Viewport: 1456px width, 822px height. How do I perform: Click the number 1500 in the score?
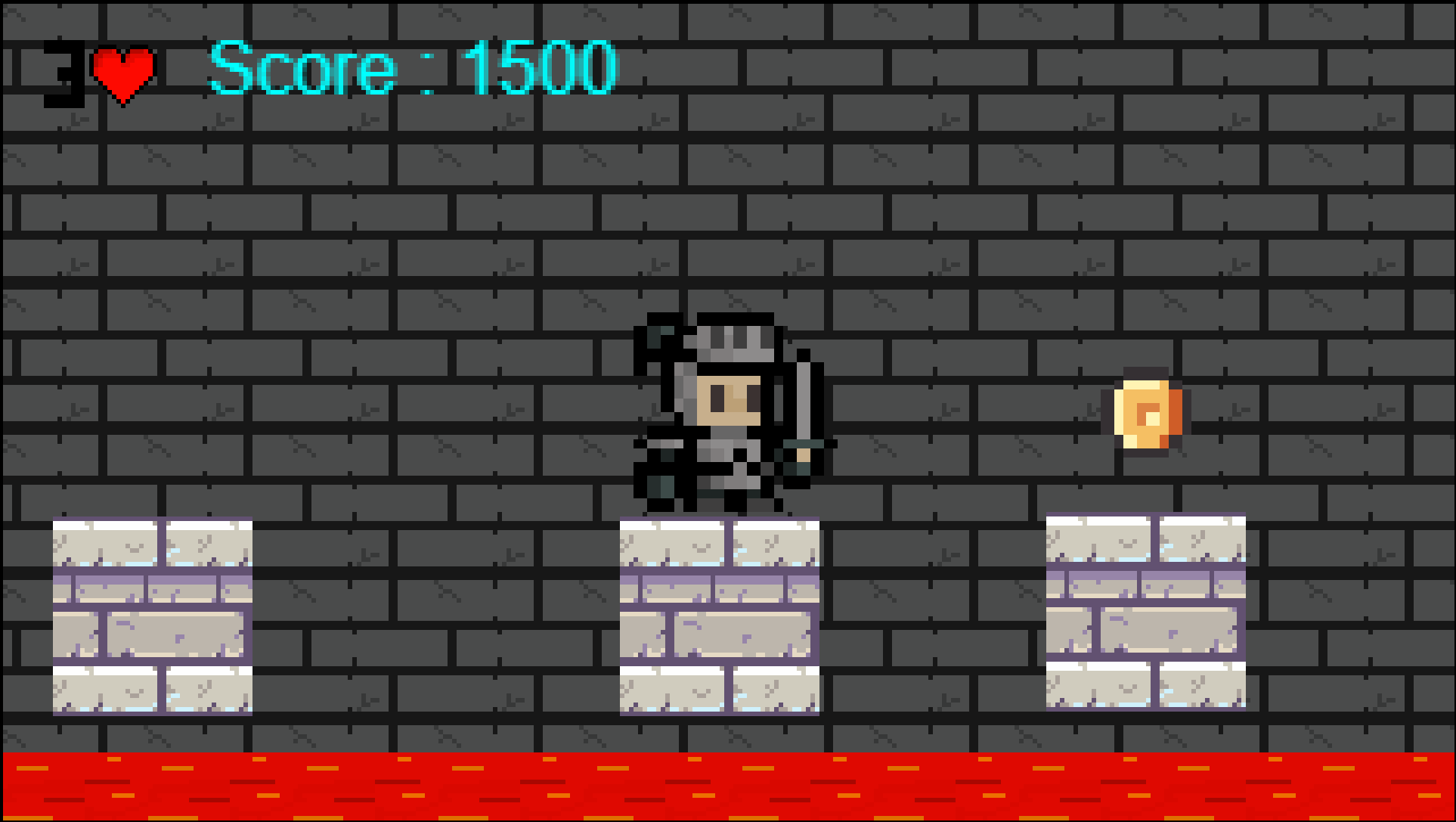click(x=541, y=68)
